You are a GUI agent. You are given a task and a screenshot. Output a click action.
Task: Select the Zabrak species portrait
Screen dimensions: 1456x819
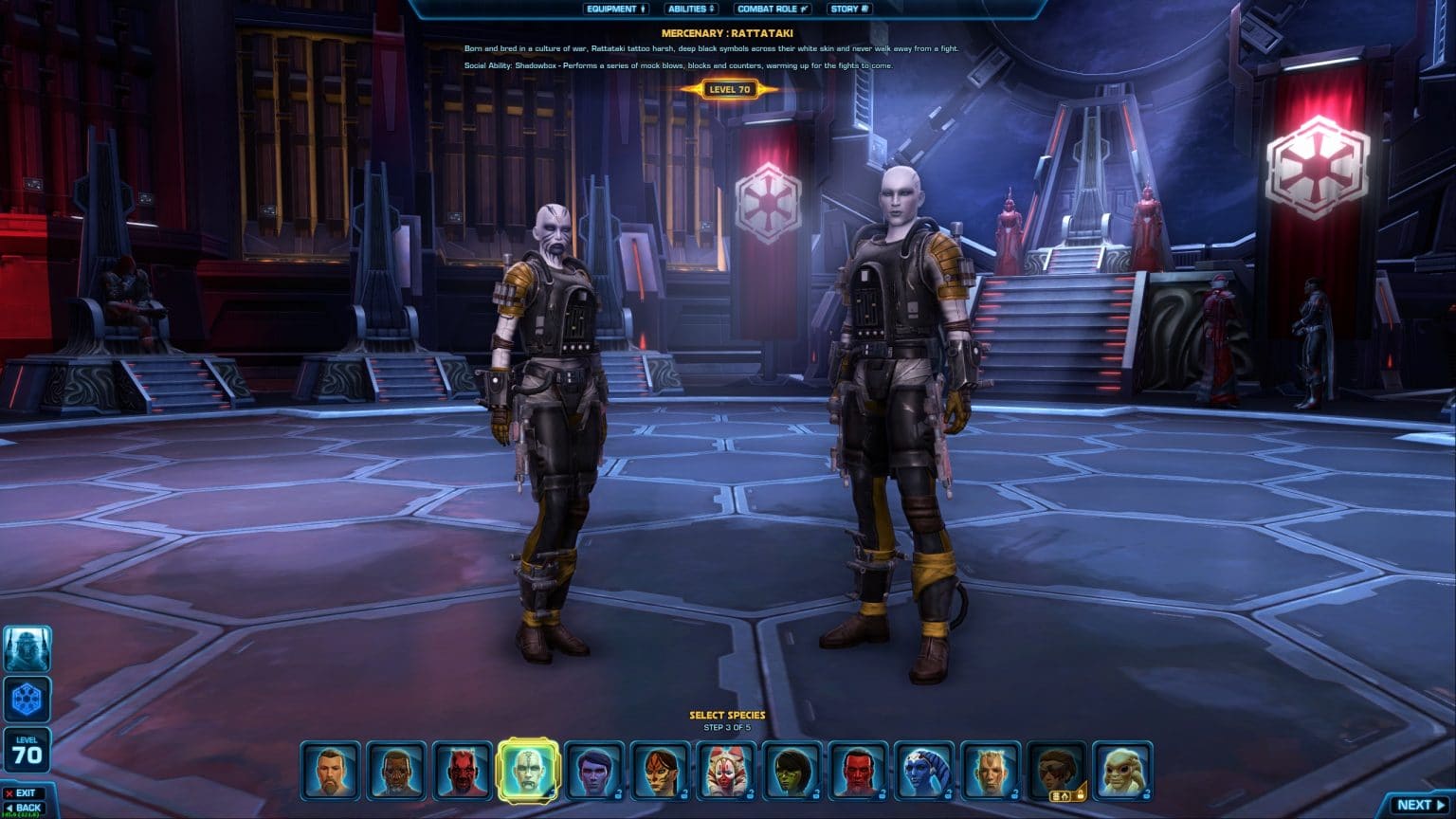(460, 773)
